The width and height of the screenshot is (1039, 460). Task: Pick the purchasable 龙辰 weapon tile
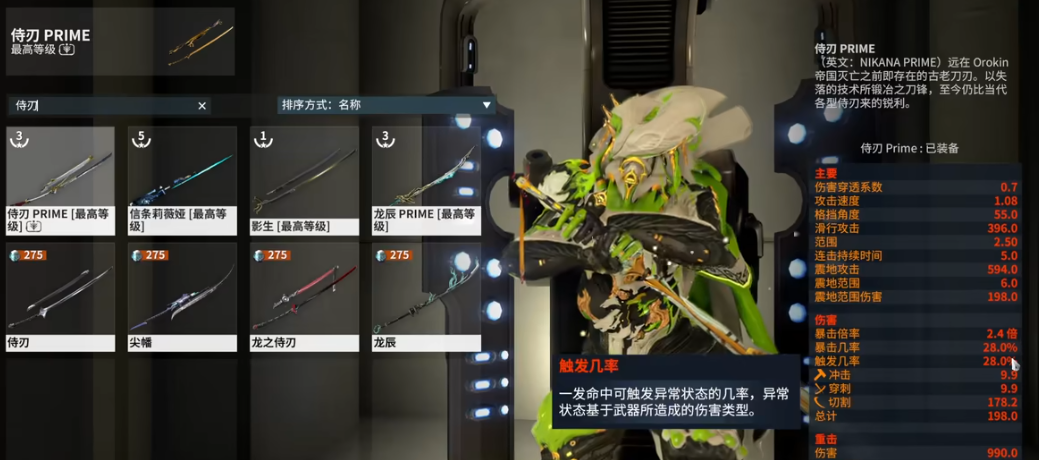(x=426, y=296)
